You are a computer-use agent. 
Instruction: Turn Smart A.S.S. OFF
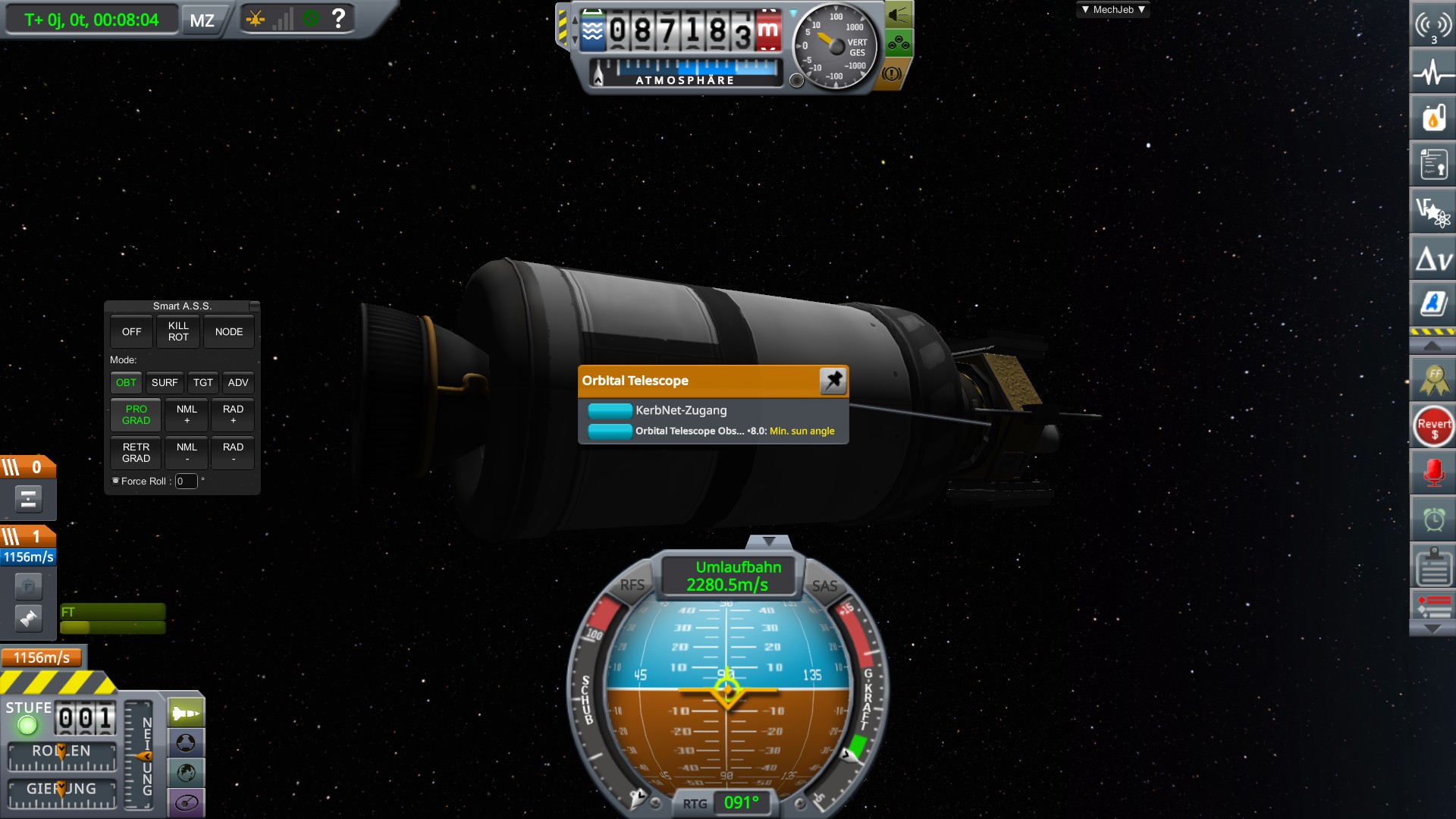coord(131,331)
